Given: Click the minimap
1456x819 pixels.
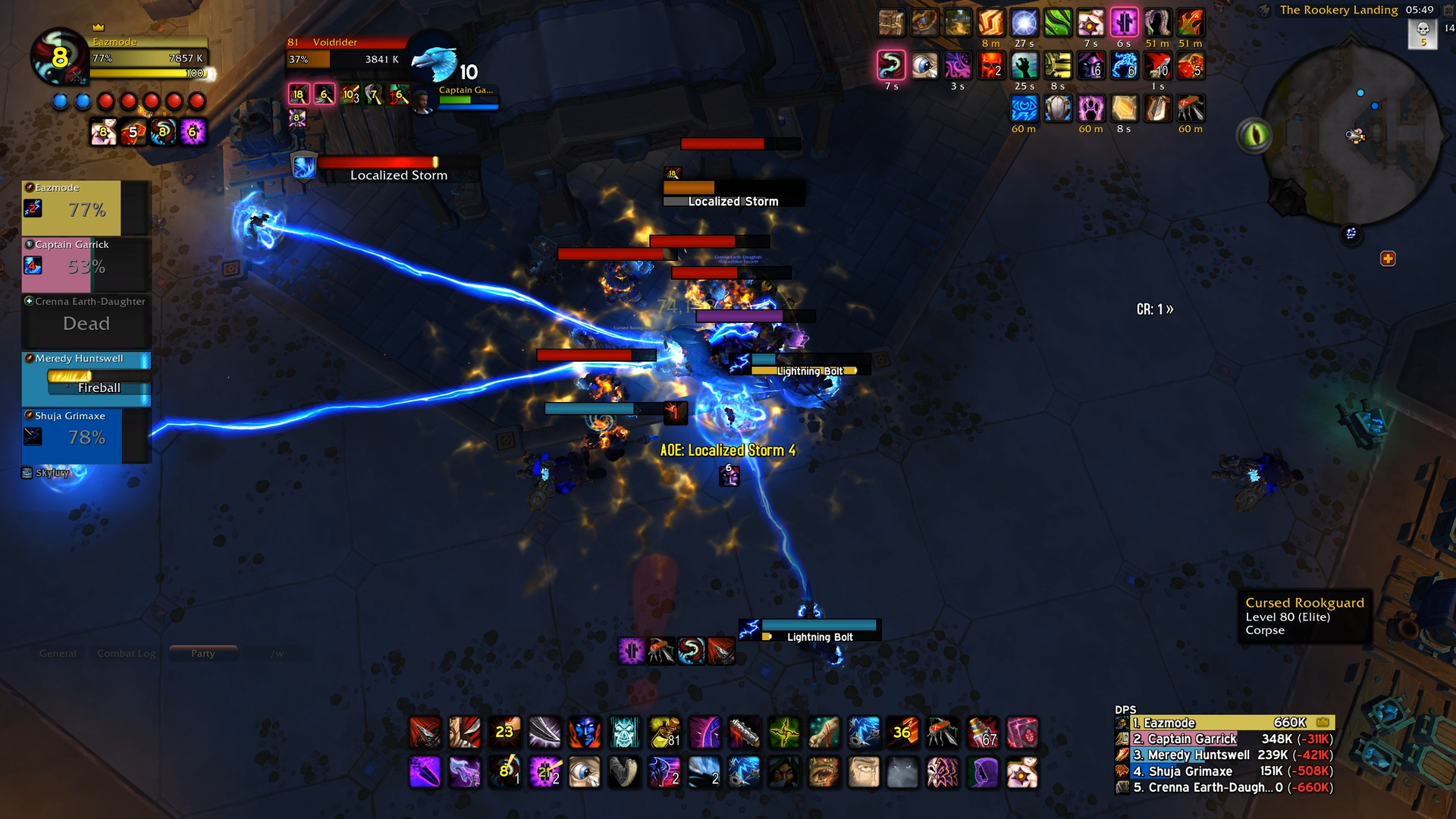Looking at the screenshot, I should click(x=1354, y=136).
